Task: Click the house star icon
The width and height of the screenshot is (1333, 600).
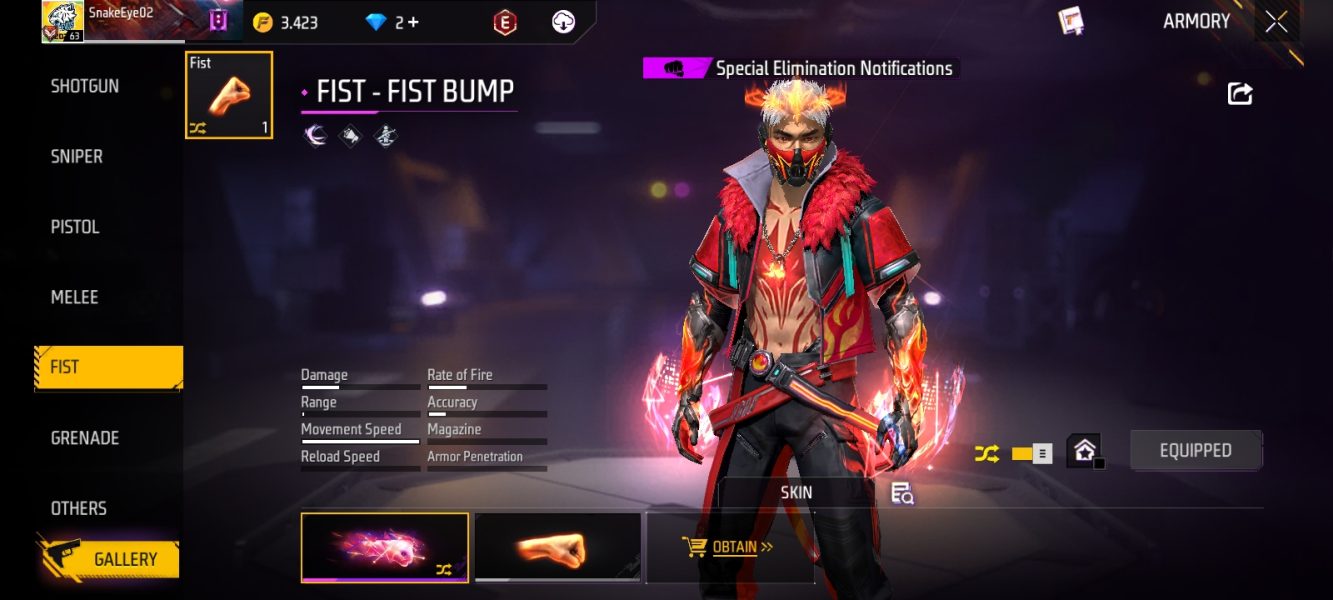Action: [x=1085, y=451]
